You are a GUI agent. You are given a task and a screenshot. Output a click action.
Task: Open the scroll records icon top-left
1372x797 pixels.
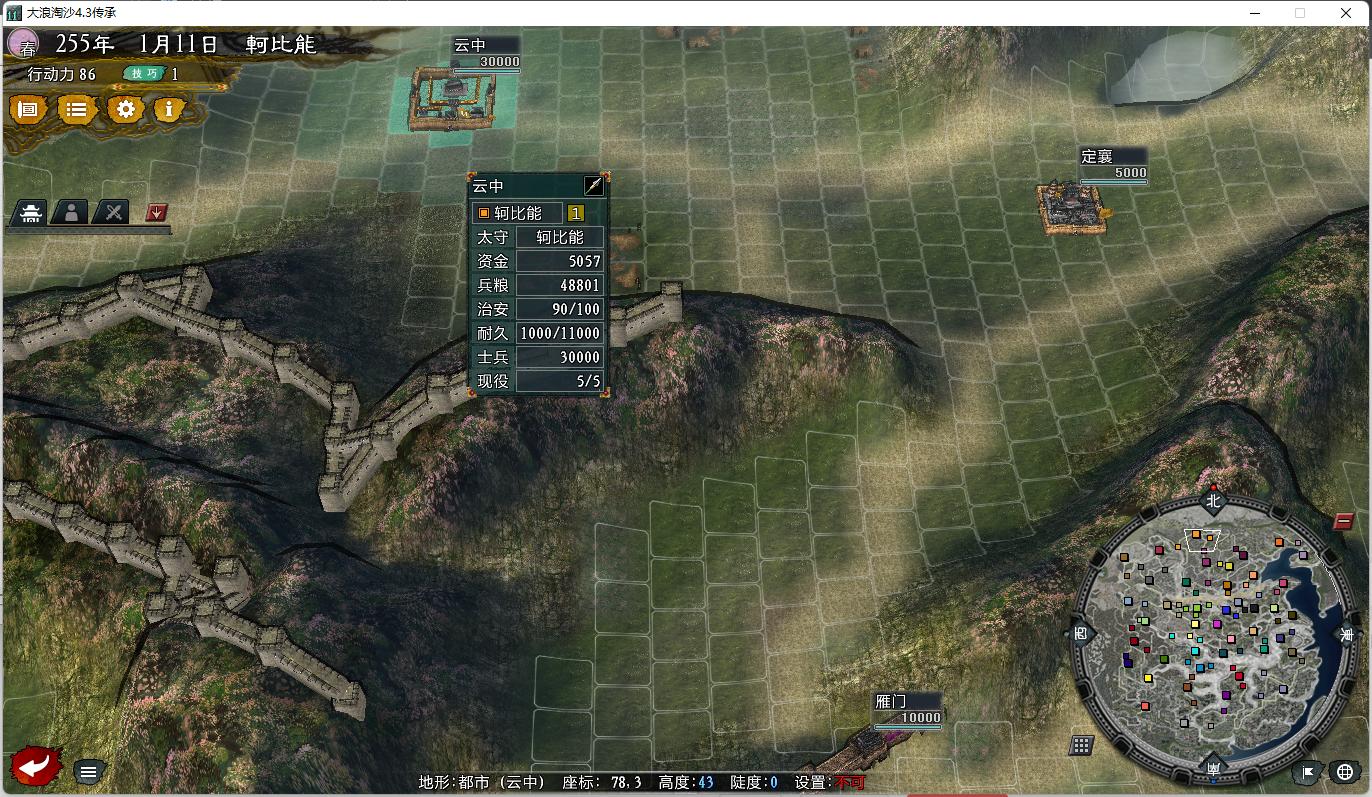tap(28, 110)
